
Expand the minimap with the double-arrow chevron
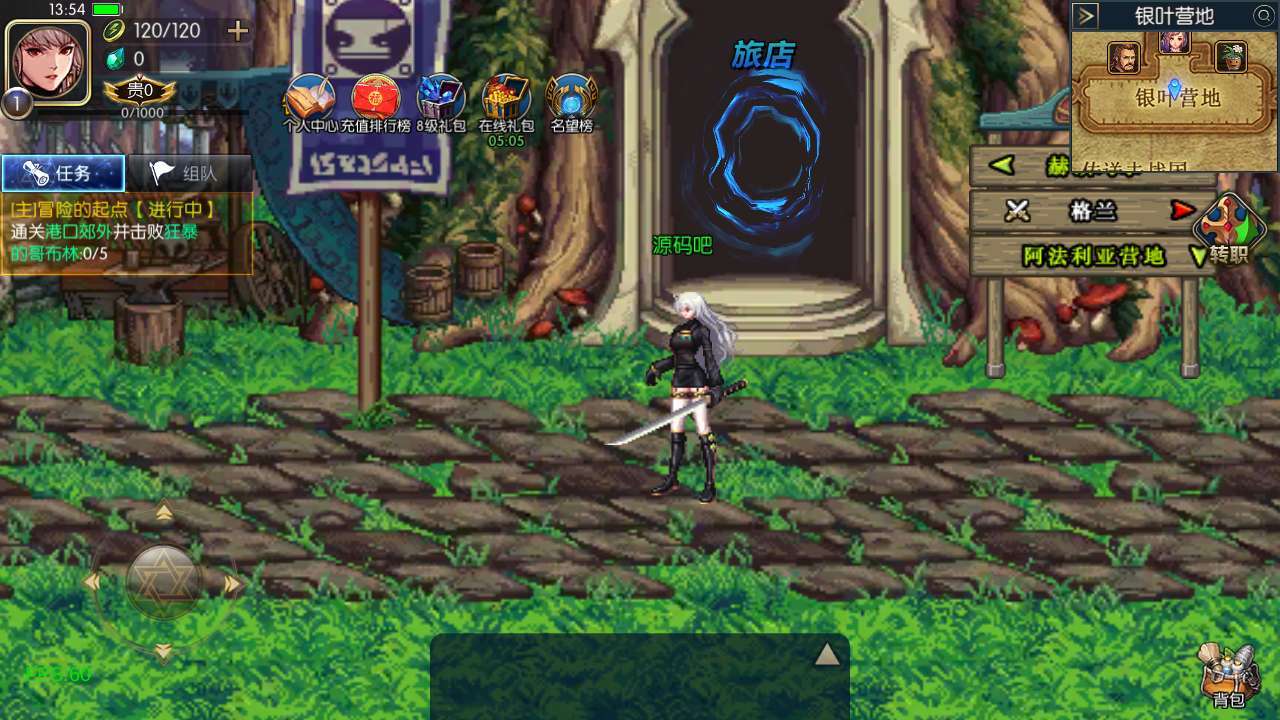[x=1084, y=15]
